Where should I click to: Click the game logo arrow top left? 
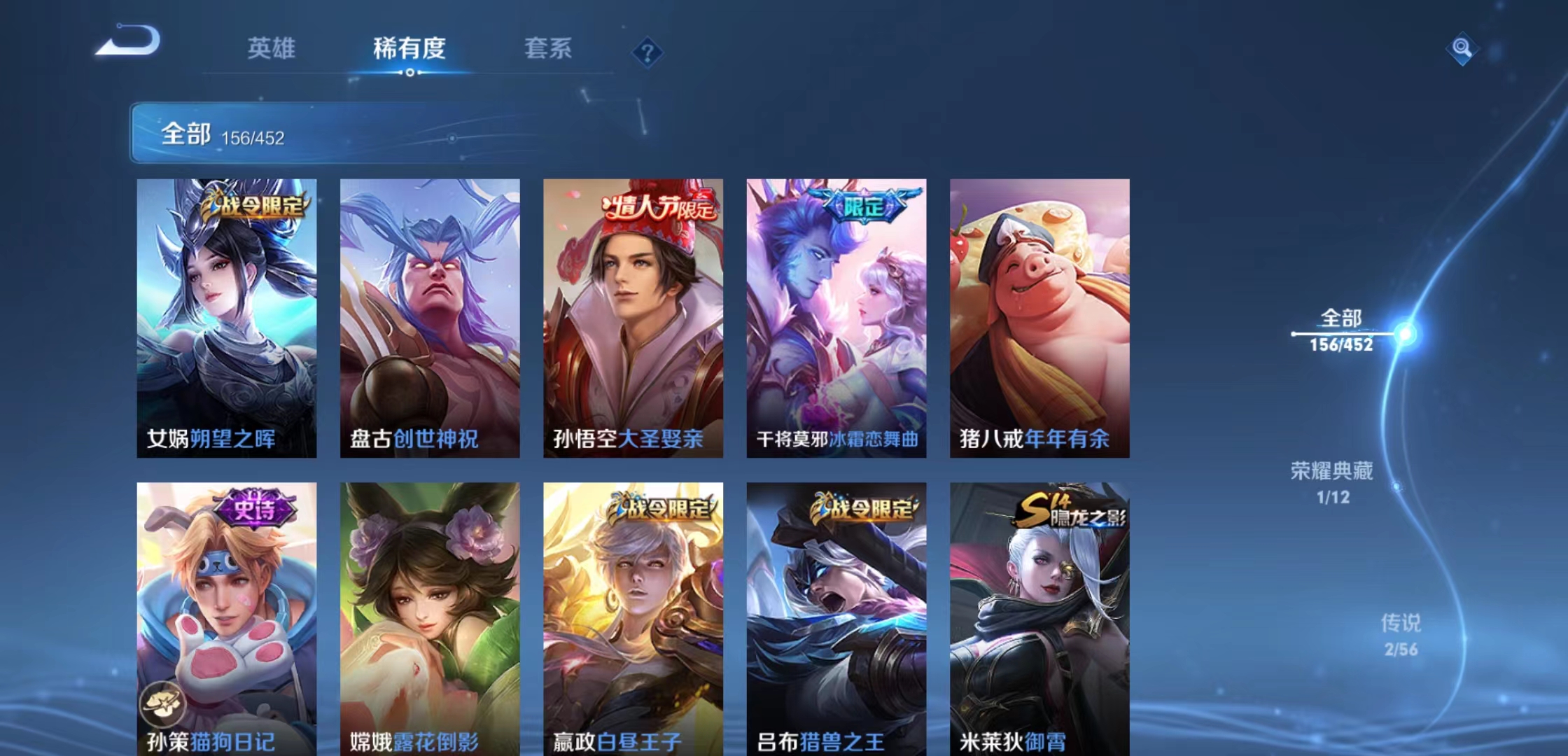pyautogui.click(x=128, y=43)
